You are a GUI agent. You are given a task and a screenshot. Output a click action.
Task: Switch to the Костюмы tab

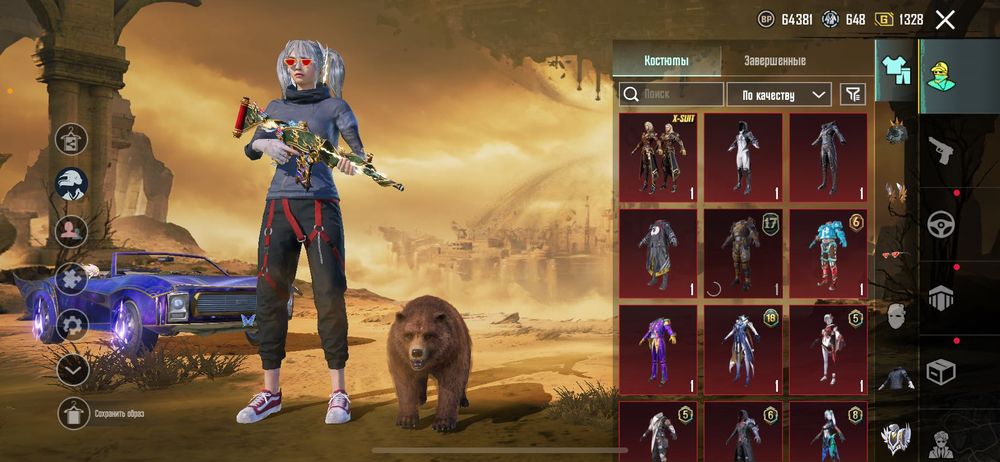666,61
